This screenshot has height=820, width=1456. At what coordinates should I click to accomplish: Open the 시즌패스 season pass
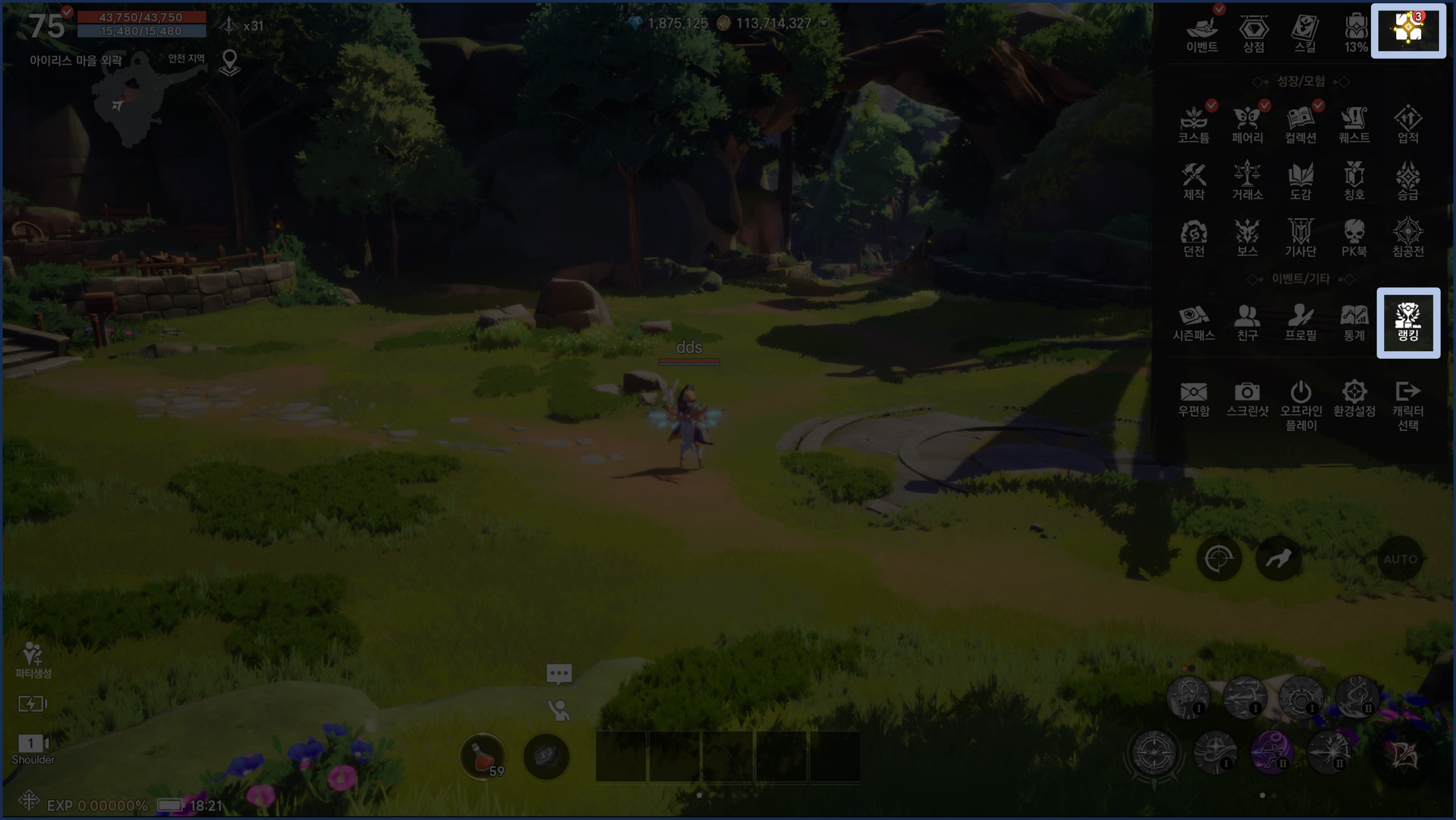click(x=1194, y=323)
